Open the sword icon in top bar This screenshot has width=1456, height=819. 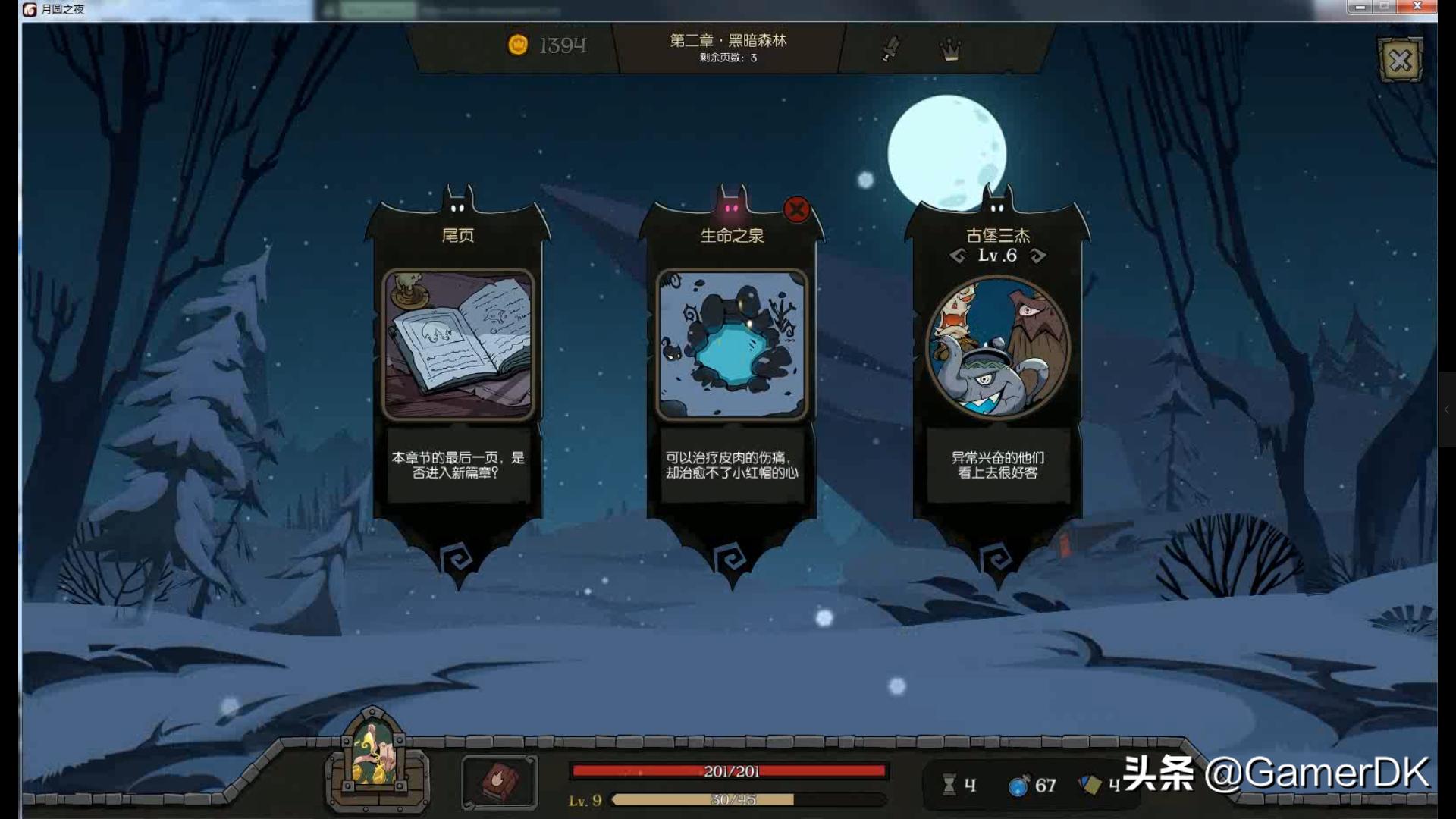click(891, 49)
